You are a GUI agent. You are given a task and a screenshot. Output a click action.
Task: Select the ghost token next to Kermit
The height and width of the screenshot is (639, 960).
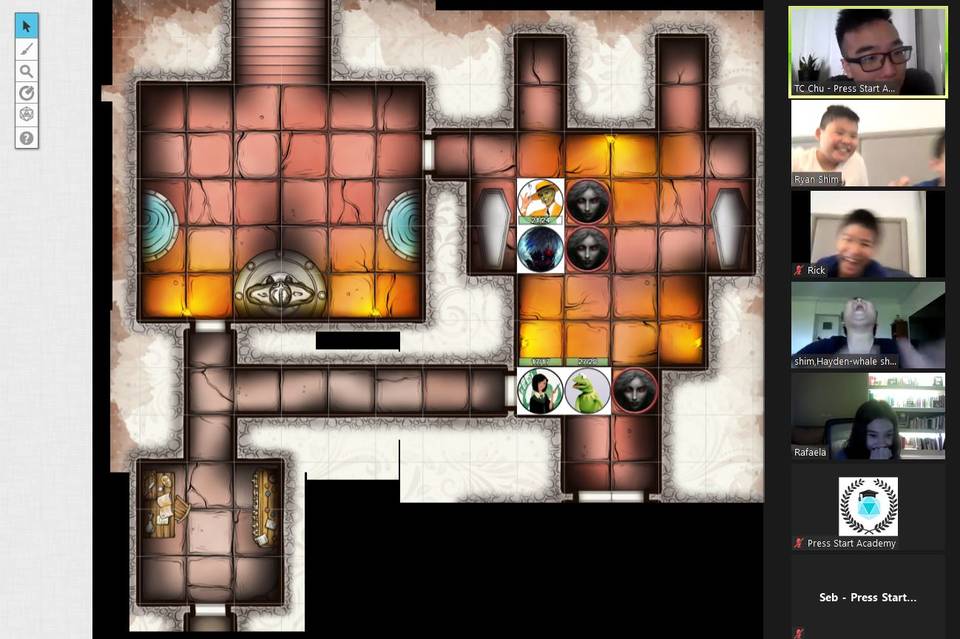click(x=635, y=391)
